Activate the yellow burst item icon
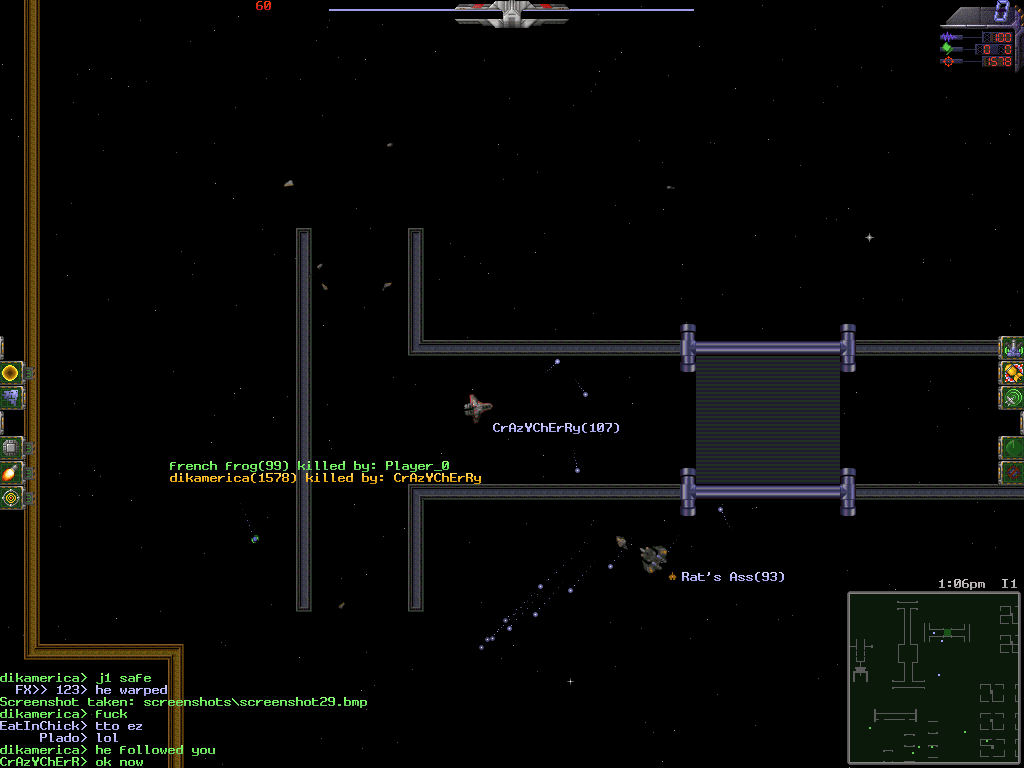The height and width of the screenshot is (768, 1024). (10, 373)
